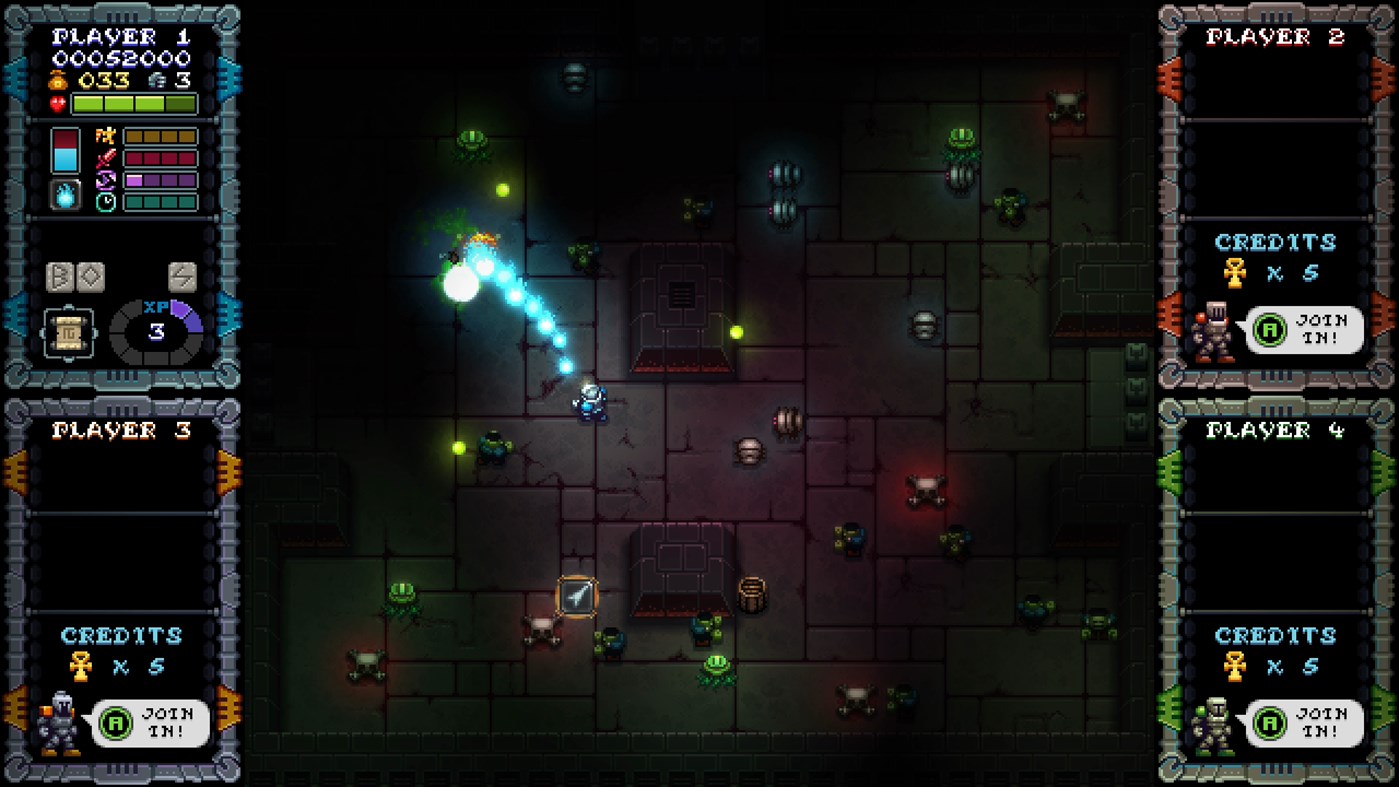Click Player 1's green health bar
Screen dimensions: 1399x787
(x=134, y=103)
